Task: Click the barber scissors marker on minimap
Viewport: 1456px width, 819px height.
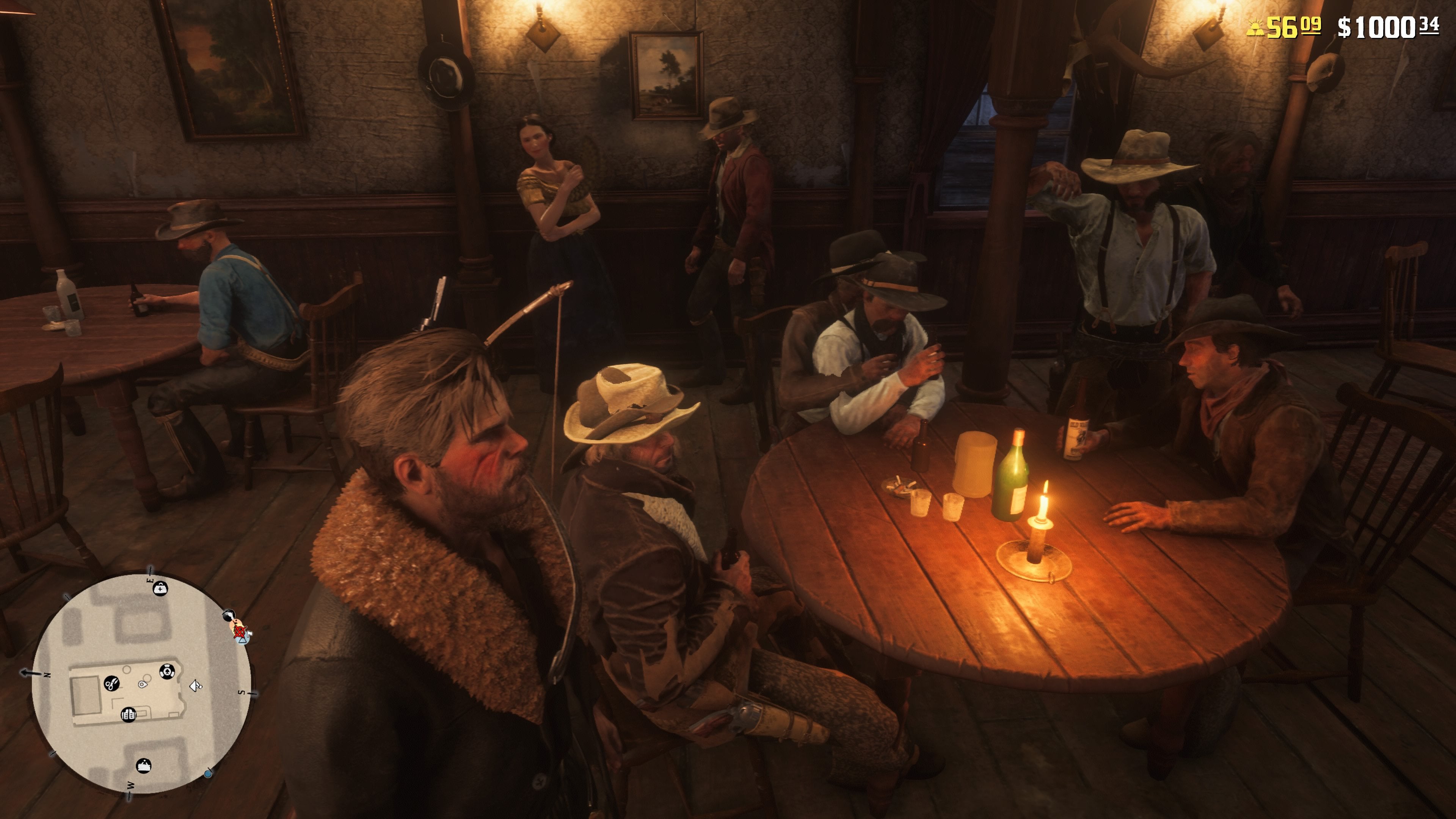Action: [111, 684]
